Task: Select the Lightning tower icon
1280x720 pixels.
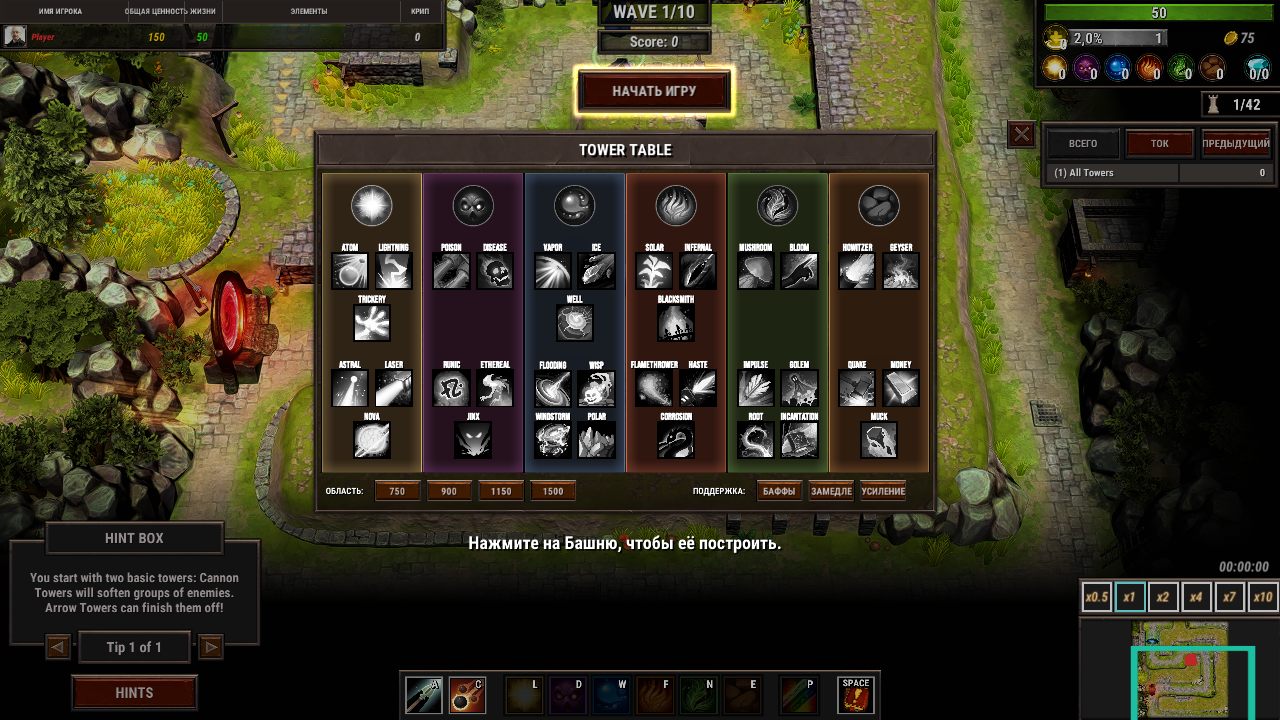Action: tap(393, 271)
